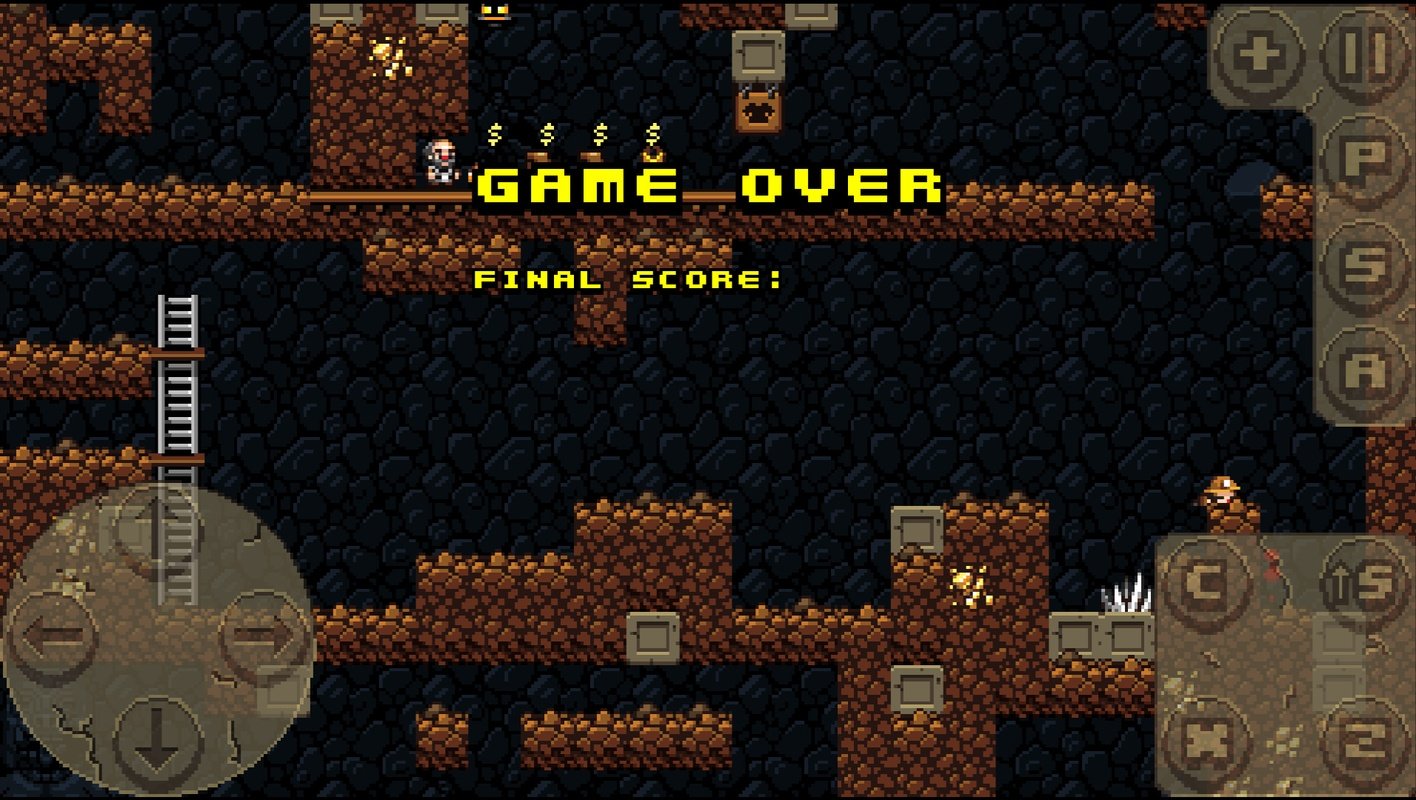Tap the left arrow on the d-pad
Viewport: 1416px width, 800px height.
pos(55,635)
